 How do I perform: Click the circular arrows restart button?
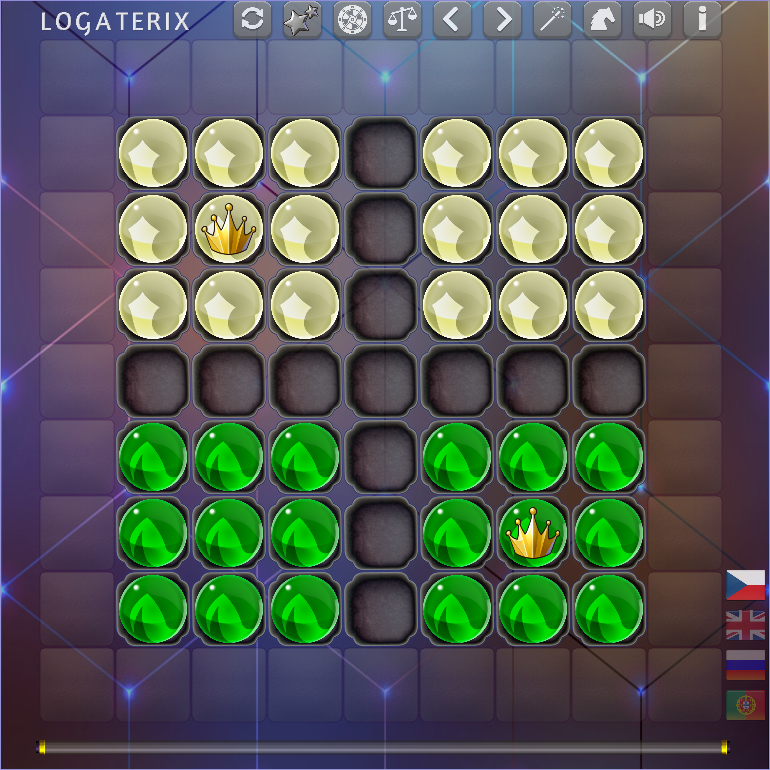[253, 20]
